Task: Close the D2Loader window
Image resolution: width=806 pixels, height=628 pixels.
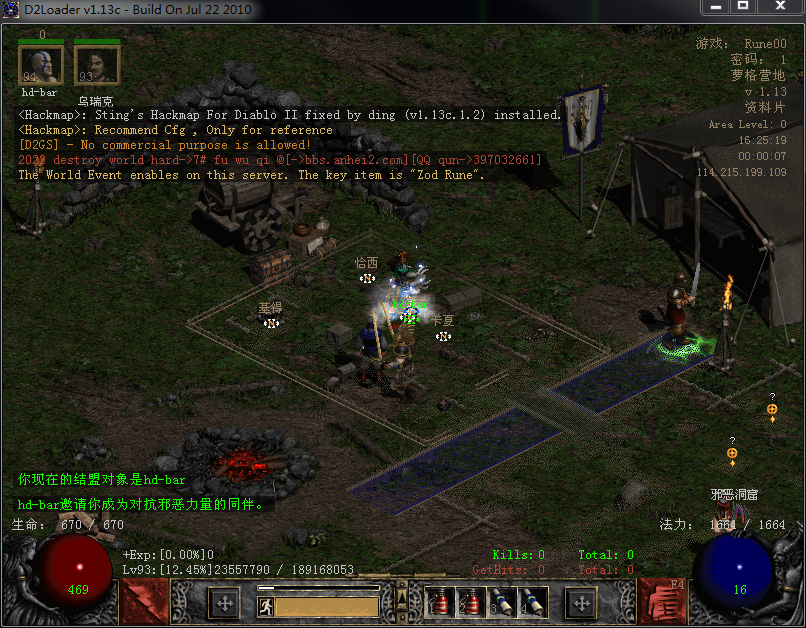Action: (x=779, y=9)
